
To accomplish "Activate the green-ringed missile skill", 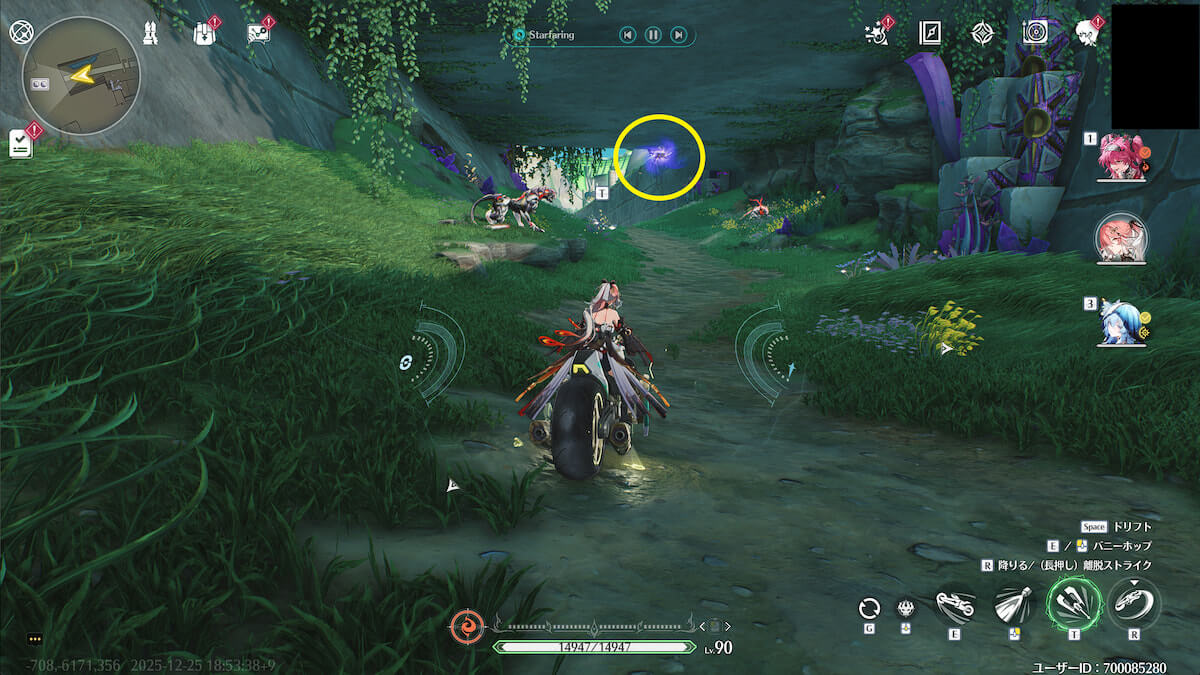I will click(1073, 605).
